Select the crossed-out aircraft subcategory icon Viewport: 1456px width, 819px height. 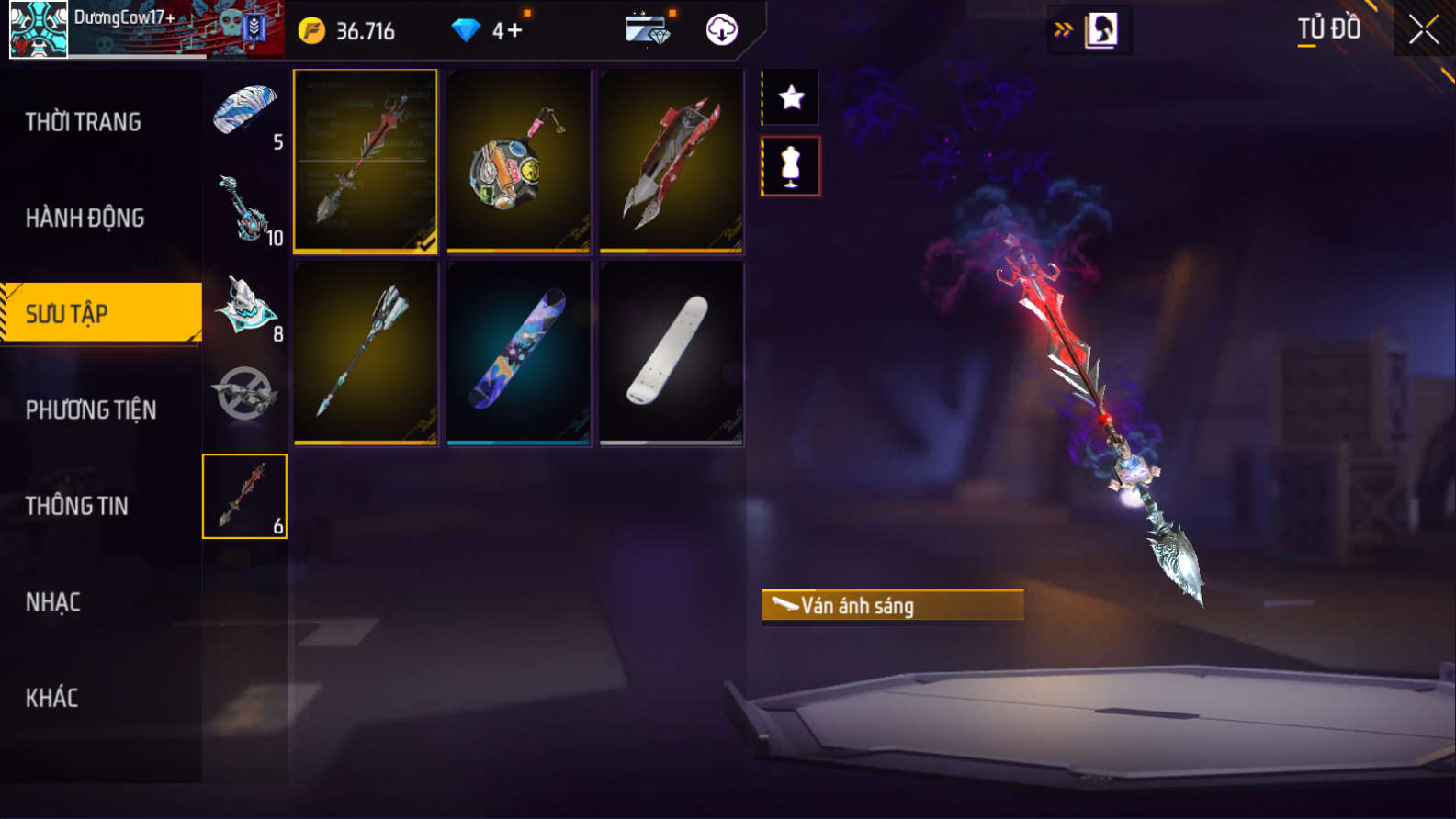(244, 395)
